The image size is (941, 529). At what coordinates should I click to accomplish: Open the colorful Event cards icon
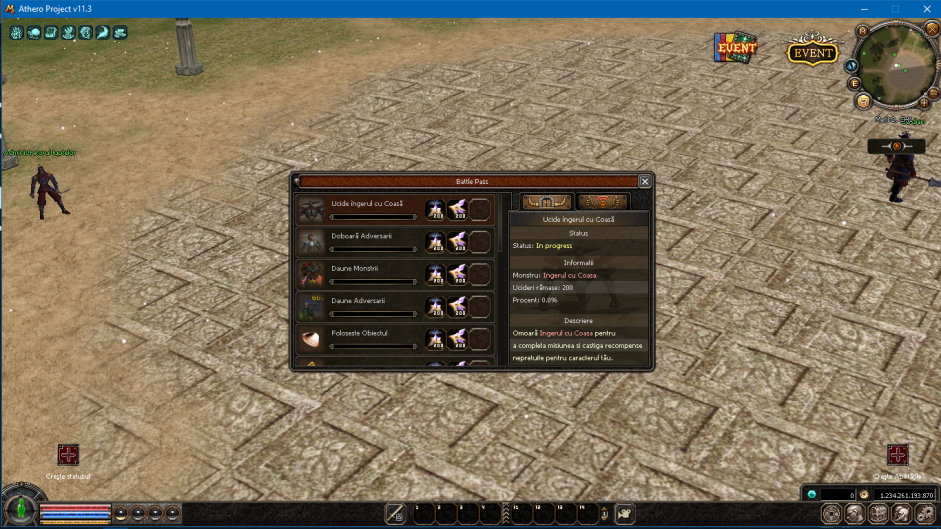tap(735, 48)
